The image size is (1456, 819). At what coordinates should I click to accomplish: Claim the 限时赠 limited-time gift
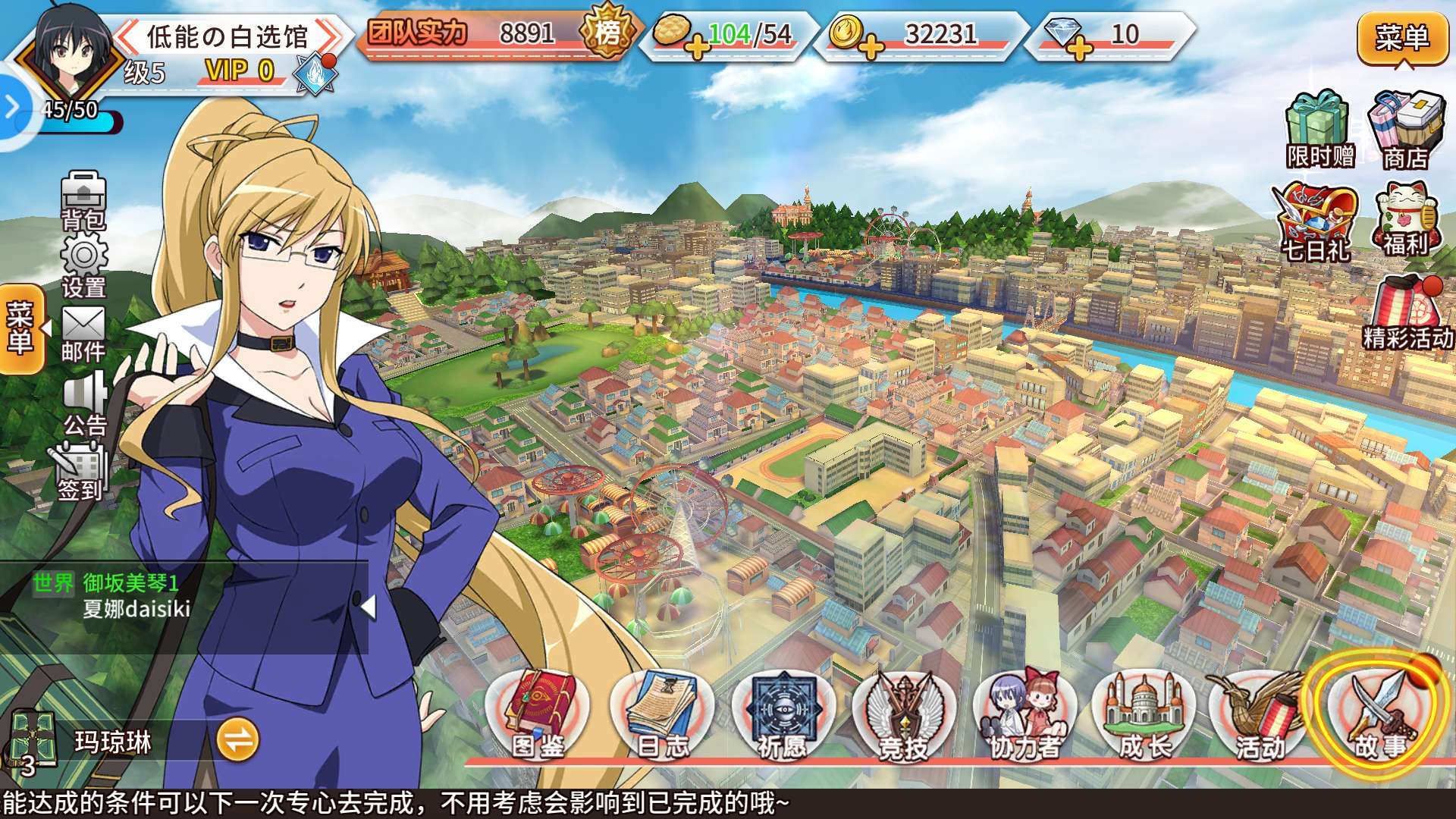pyautogui.click(x=1319, y=130)
